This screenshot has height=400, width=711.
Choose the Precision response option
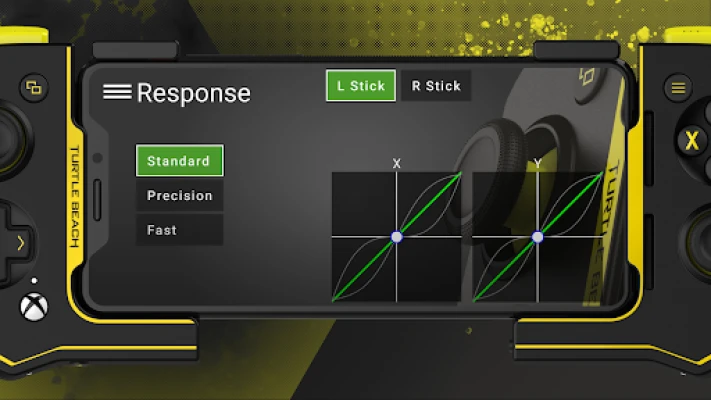point(179,196)
